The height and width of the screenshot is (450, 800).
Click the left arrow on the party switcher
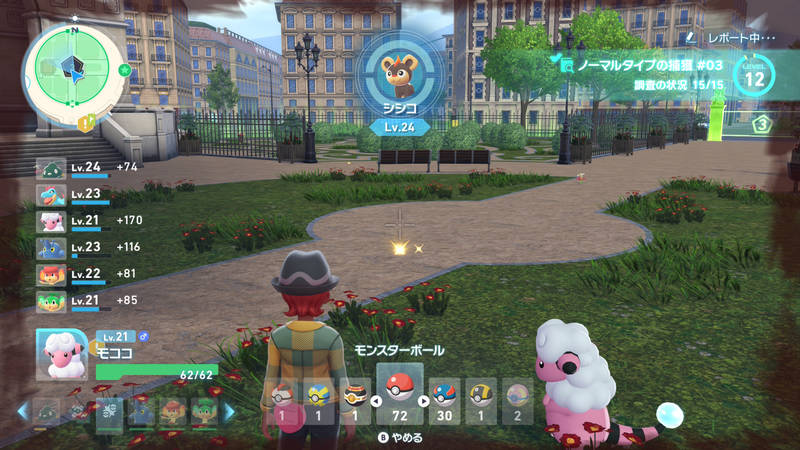(22, 411)
